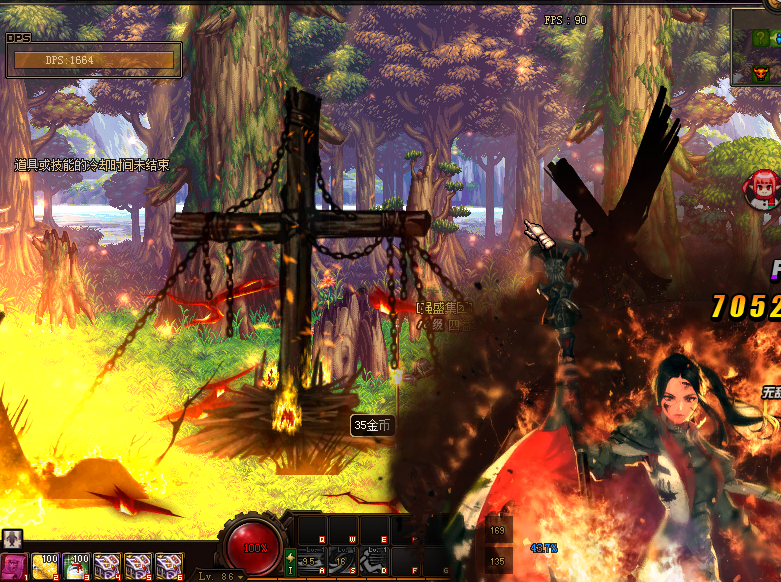Use the snowman item in quick slot 3
Screen dimensions: 781x582
pyautogui.click(x=76, y=567)
